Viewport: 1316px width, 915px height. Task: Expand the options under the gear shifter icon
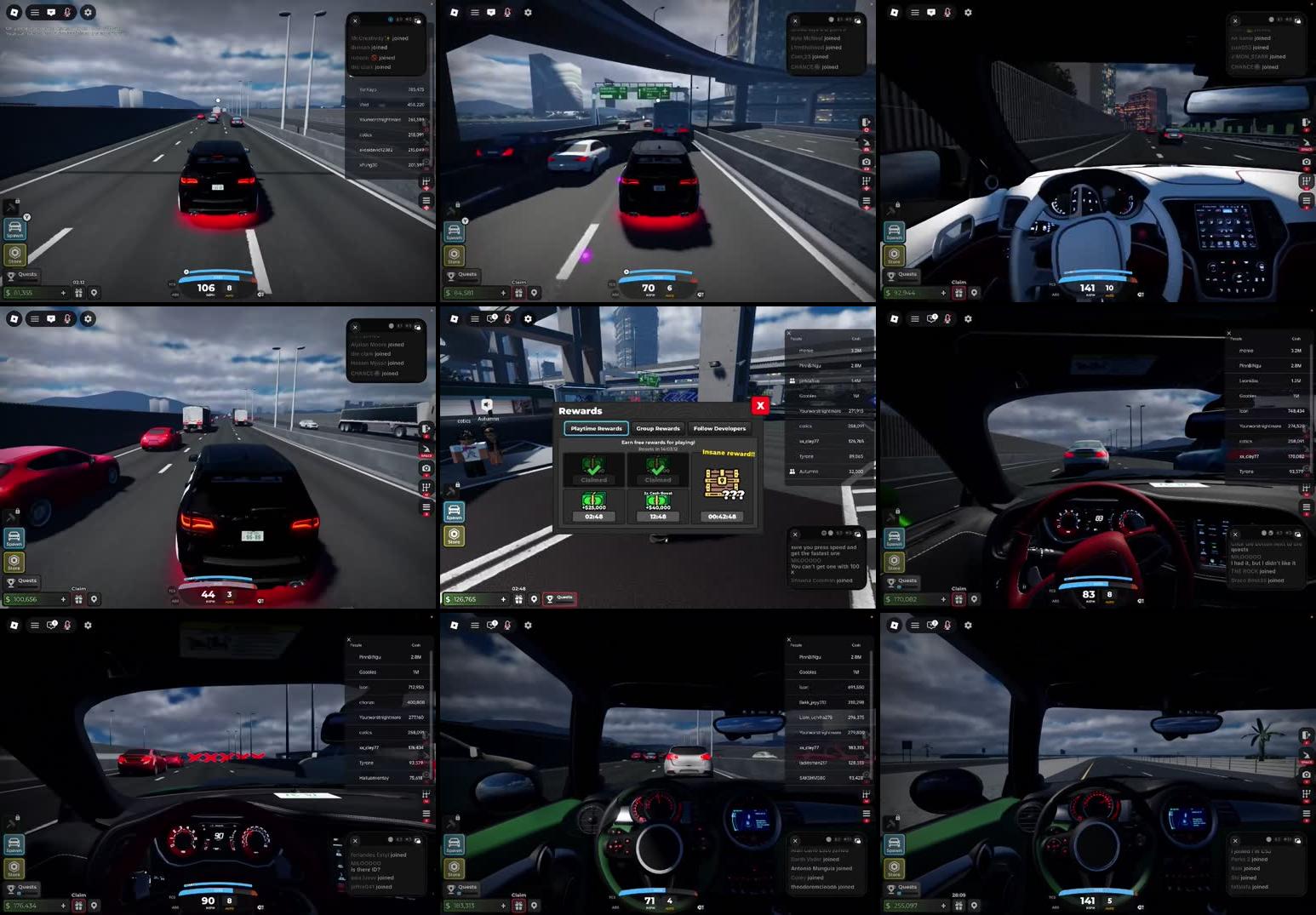point(865,189)
